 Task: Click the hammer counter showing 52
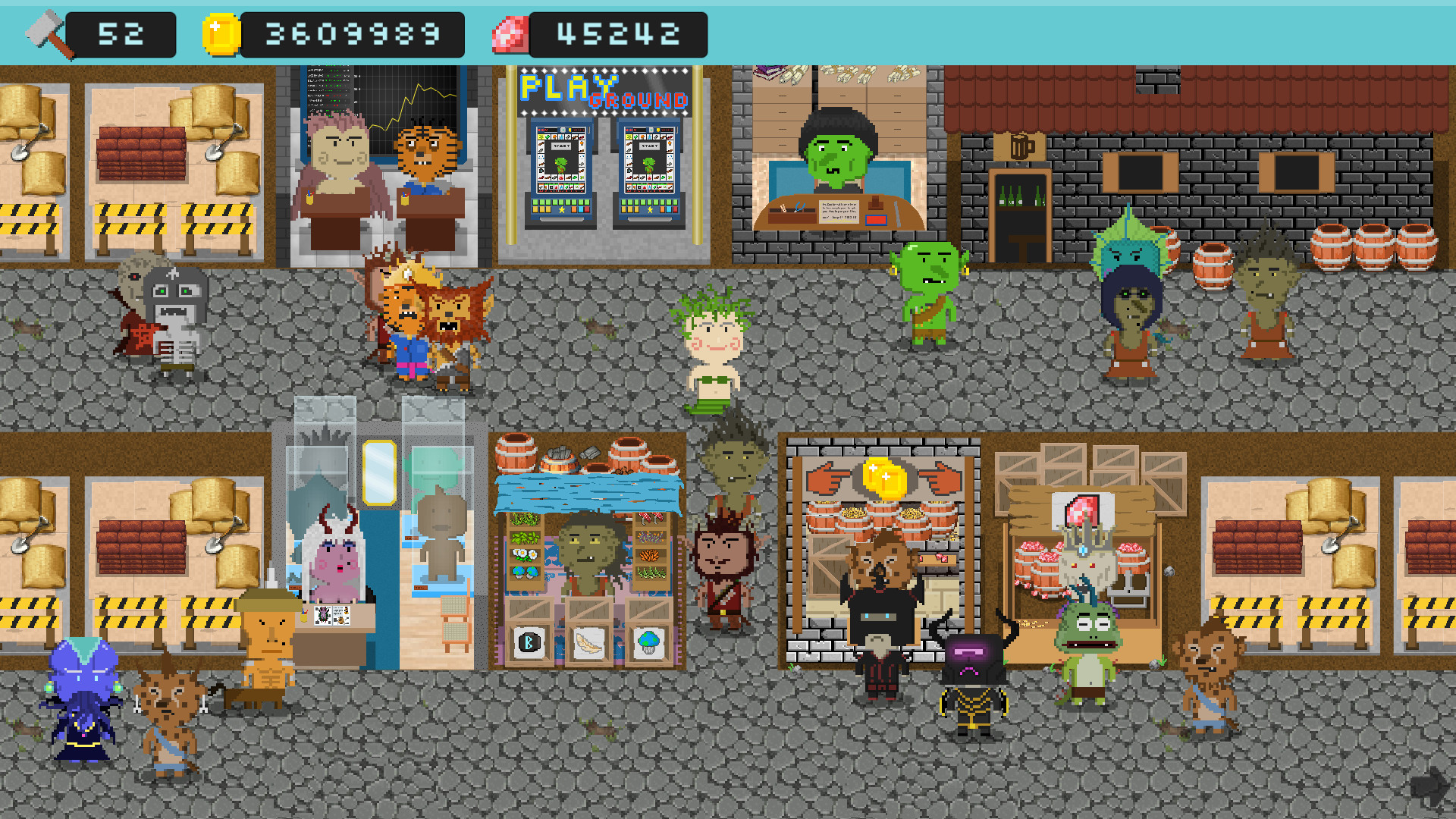pyautogui.click(x=121, y=33)
